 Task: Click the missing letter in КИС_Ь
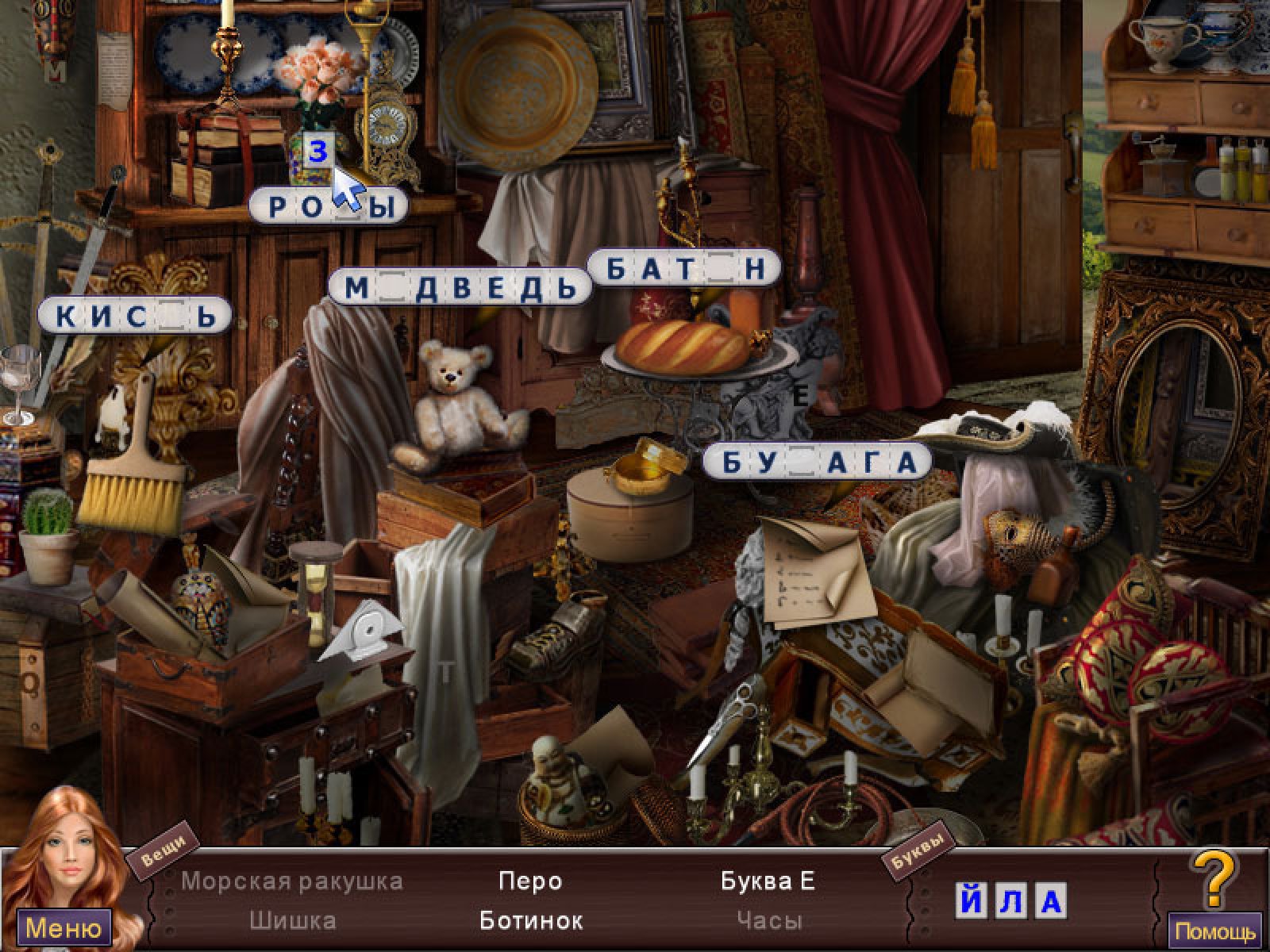click(x=171, y=317)
